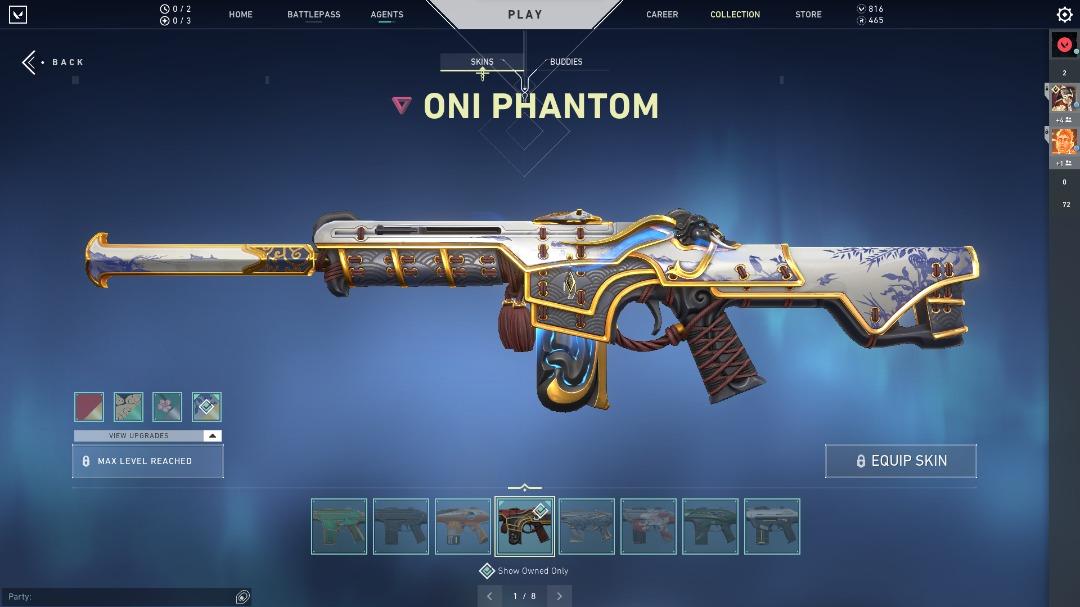Visit the Store

click(808, 15)
